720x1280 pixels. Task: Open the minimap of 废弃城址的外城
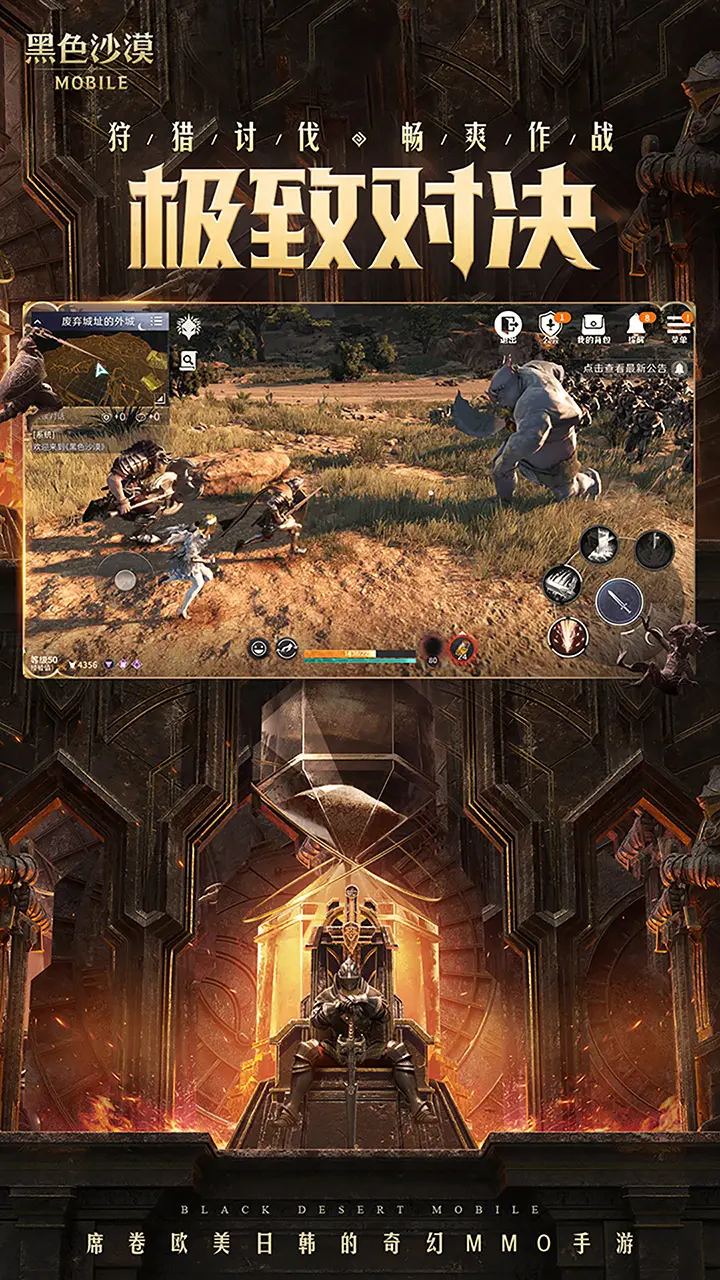pos(98,367)
